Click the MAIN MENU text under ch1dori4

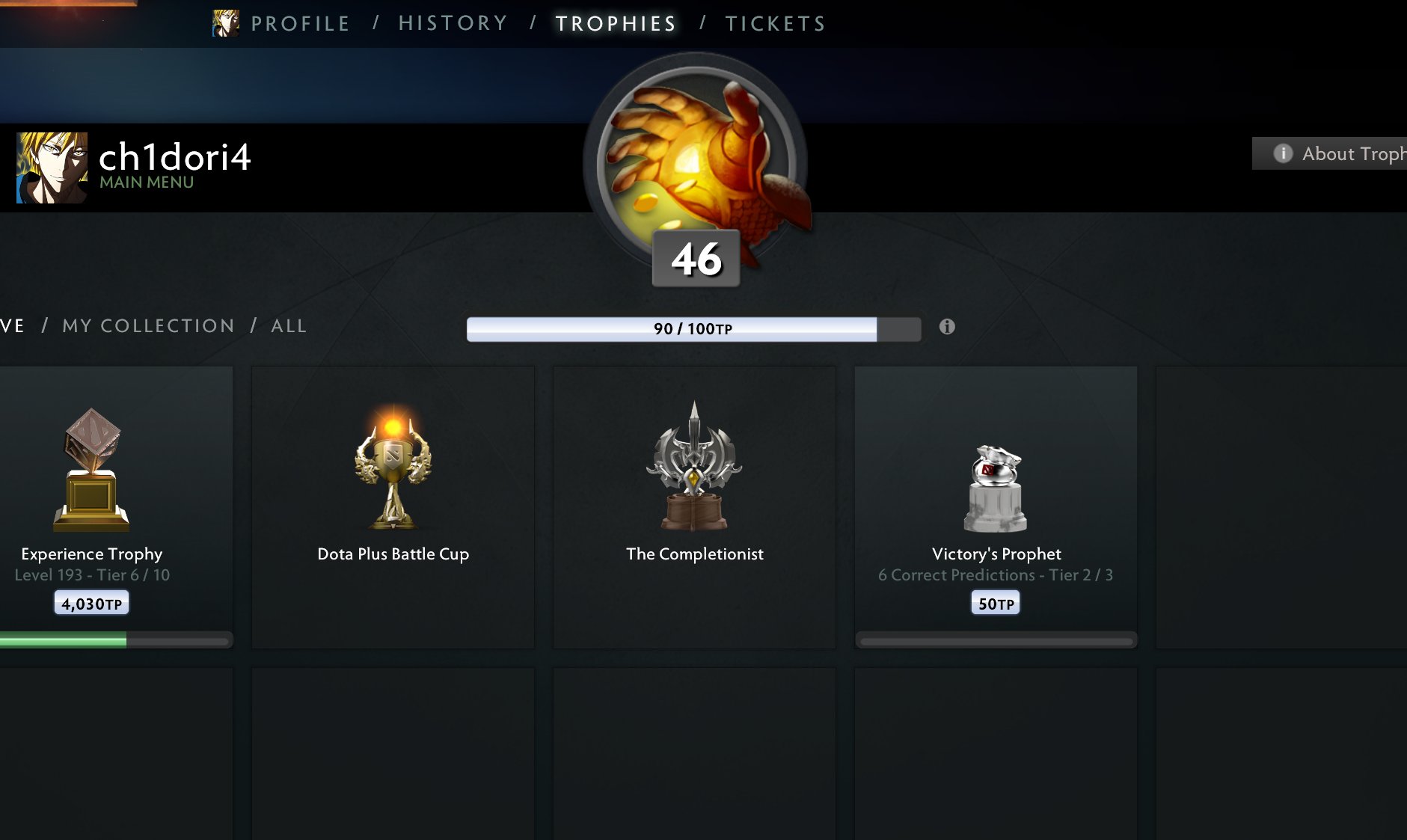[x=147, y=182]
